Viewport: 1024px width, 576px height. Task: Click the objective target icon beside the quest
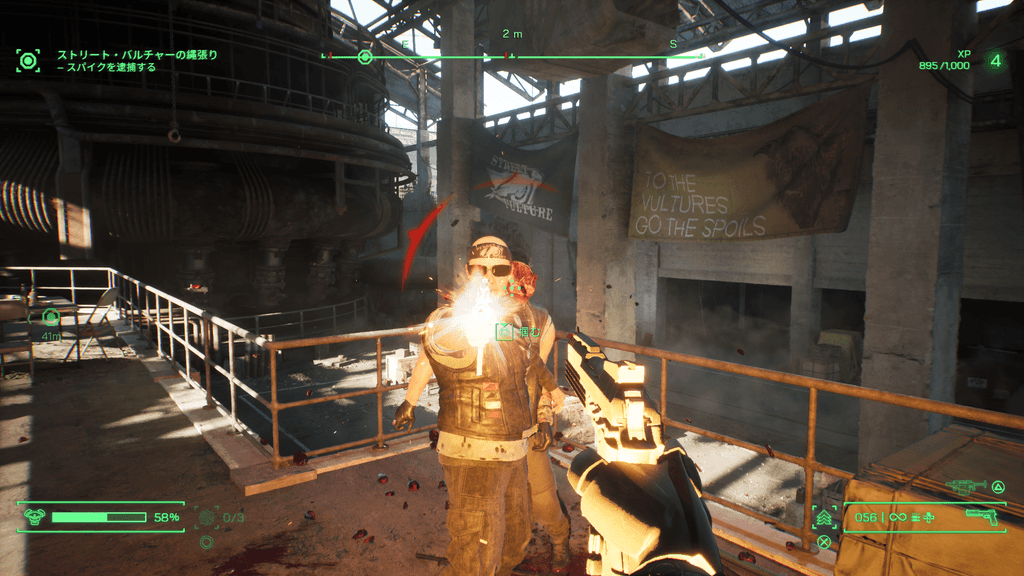coord(28,60)
